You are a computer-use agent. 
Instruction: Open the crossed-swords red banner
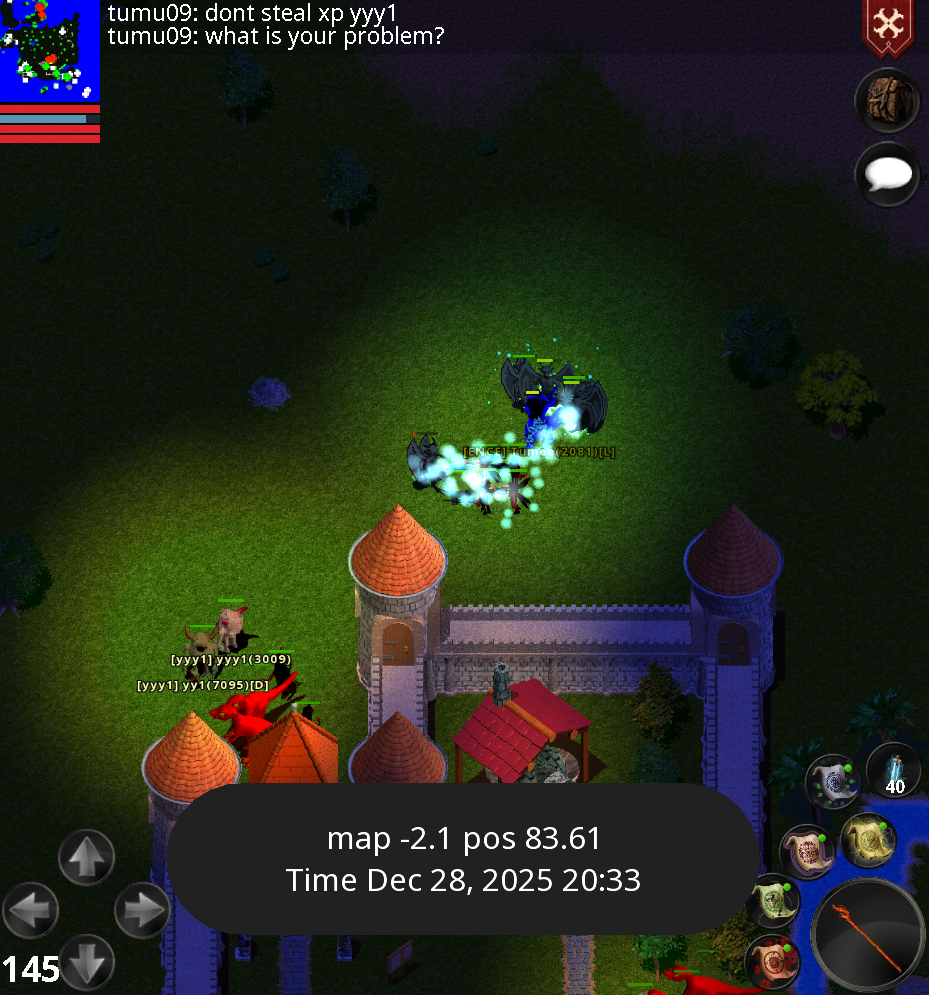(x=886, y=28)
